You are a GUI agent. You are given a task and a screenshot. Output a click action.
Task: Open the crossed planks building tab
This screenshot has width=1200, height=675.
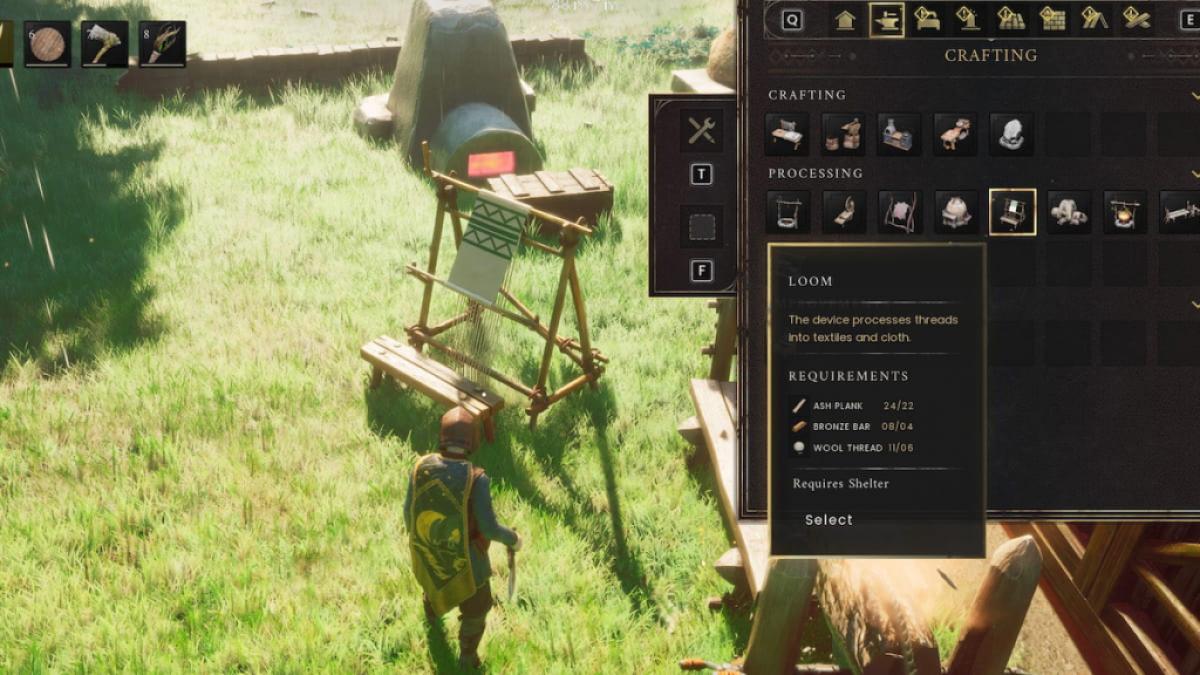click(x=1136, y=20)
